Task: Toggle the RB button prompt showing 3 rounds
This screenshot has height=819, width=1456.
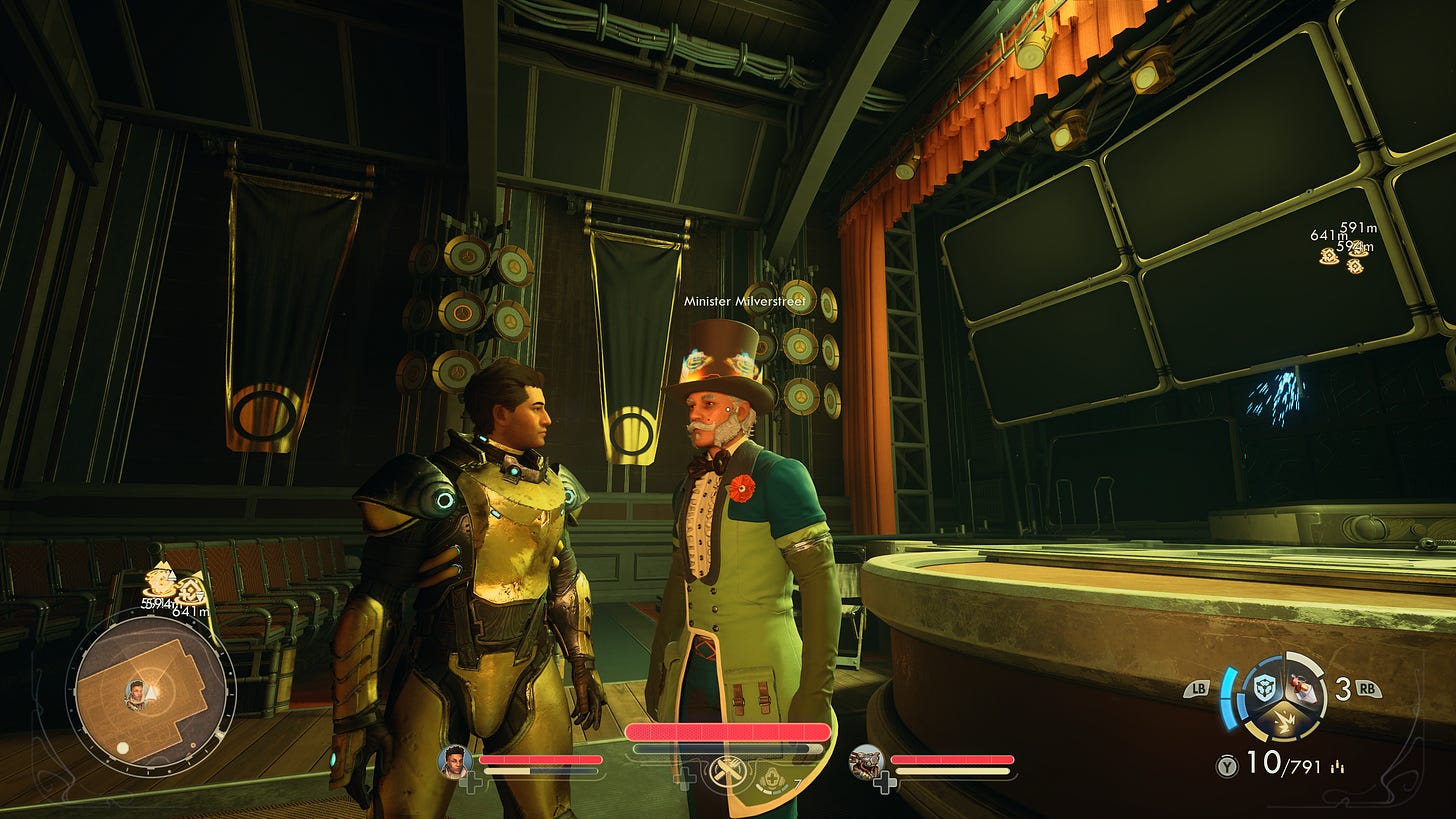Action: pos(1368,689)
